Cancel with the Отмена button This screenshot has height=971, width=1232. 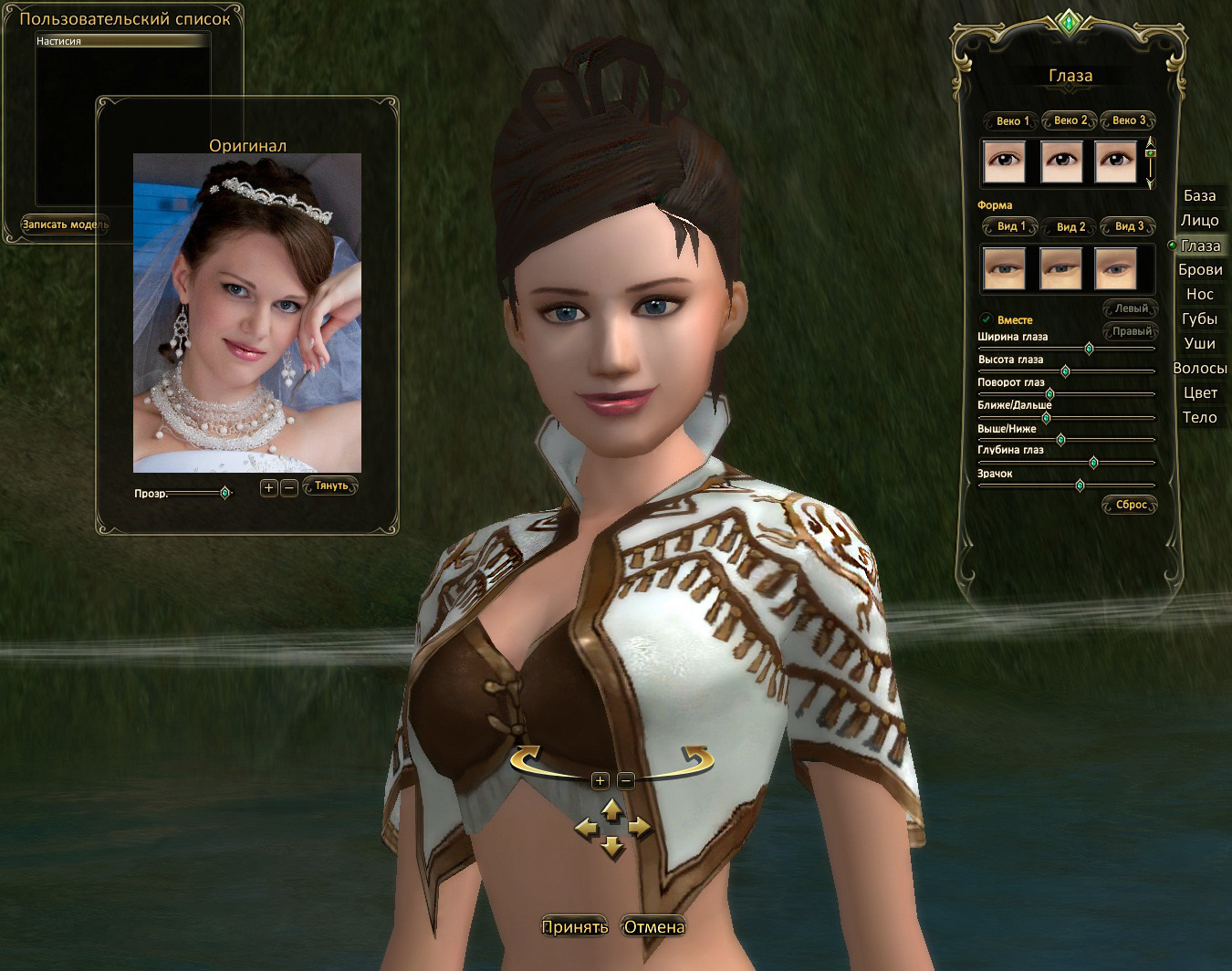(653, 927)
